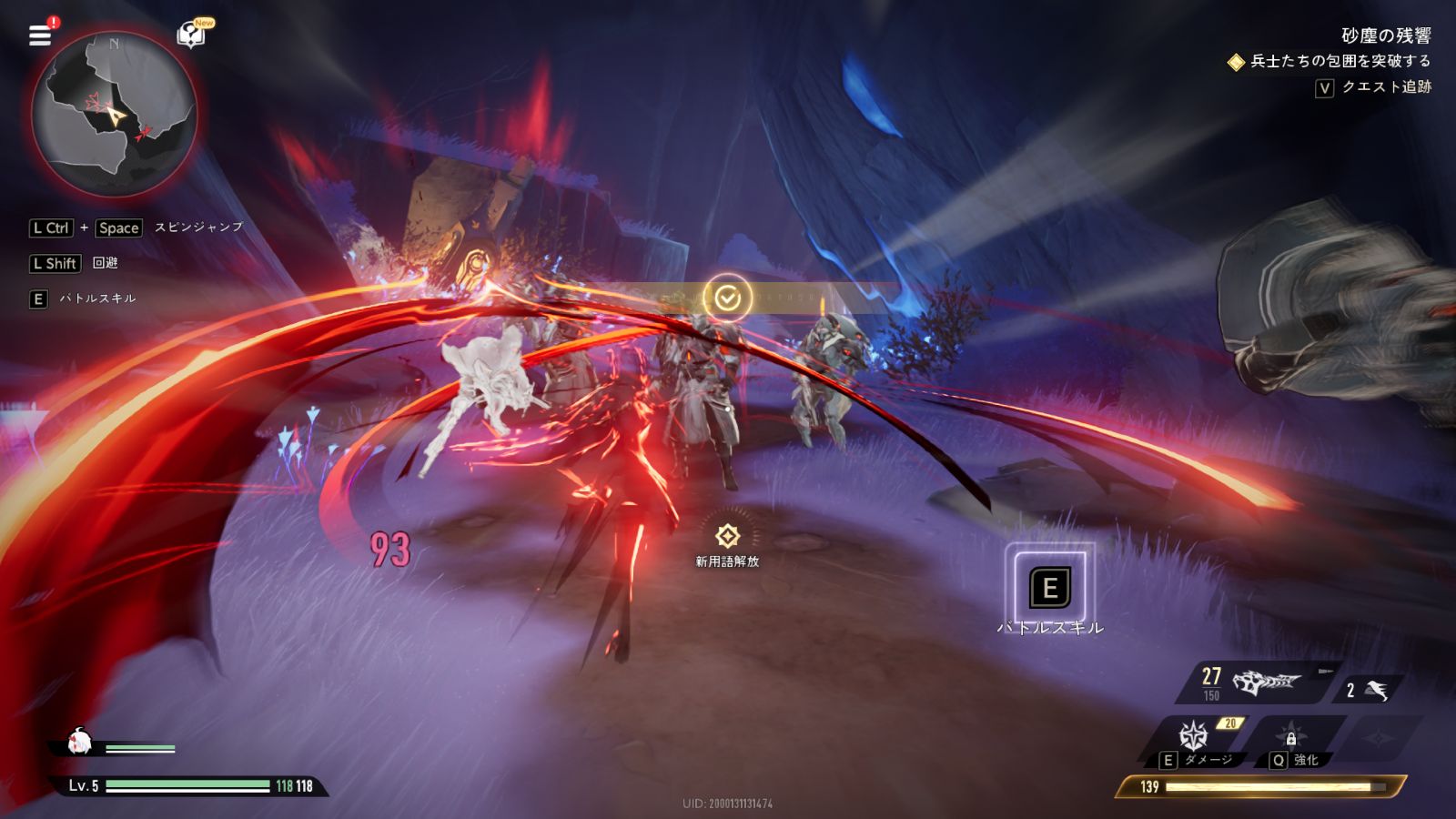Click the 新用語解放 new-term unlock icon

click(727, 536)
